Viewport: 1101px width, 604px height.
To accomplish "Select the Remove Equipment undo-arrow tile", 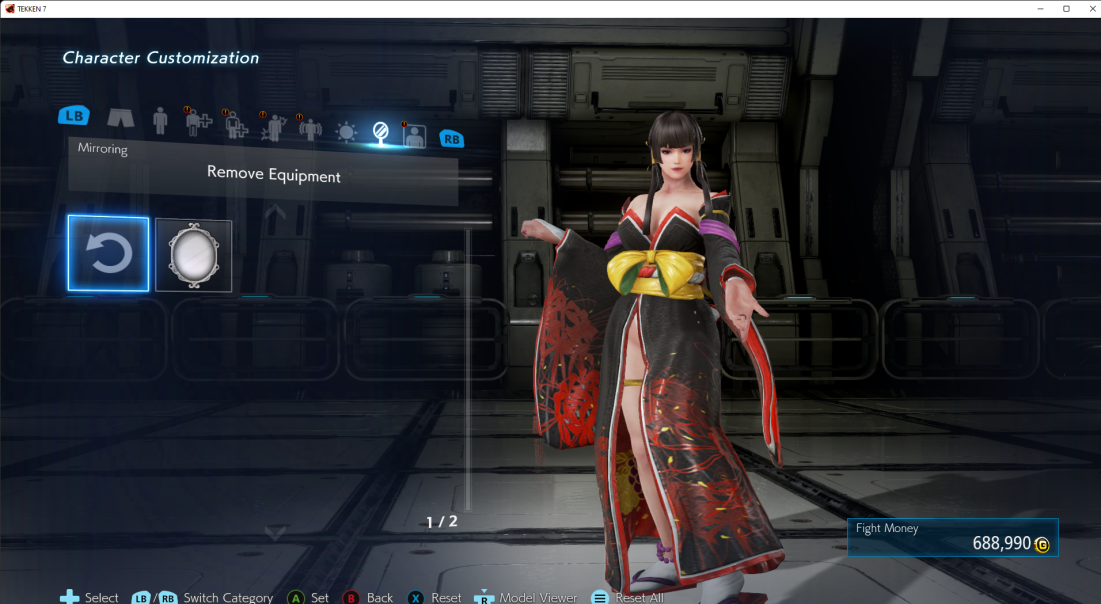I will (x=108, y=254).
